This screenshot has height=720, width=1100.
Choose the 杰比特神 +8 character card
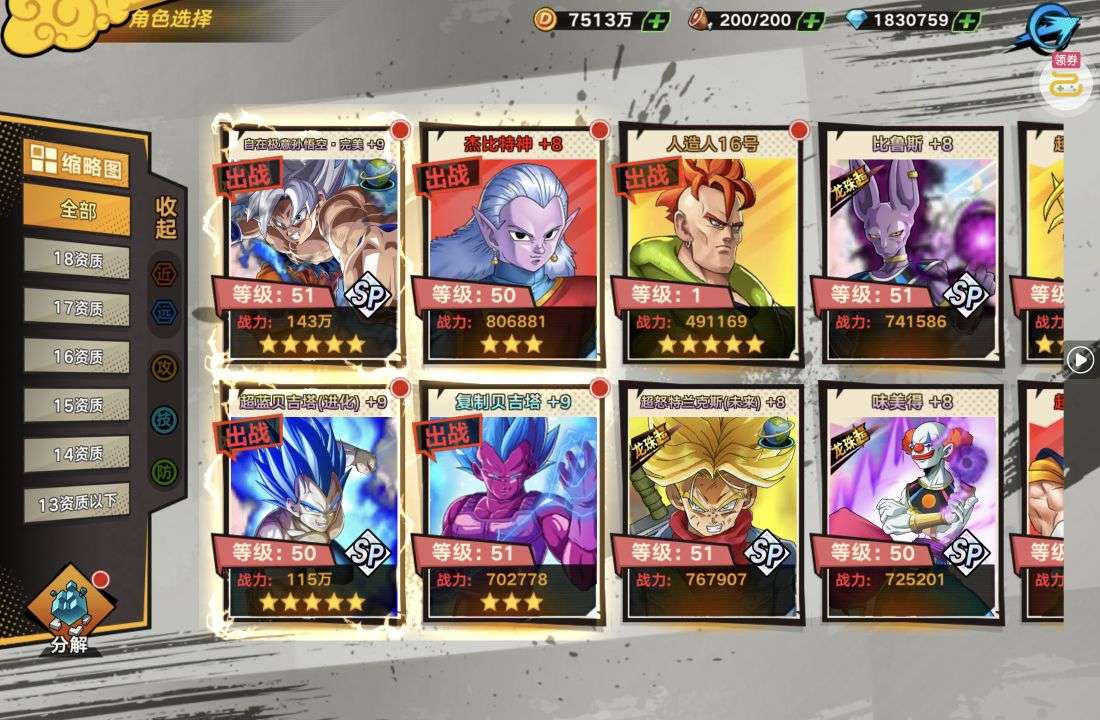click(511, 240)
